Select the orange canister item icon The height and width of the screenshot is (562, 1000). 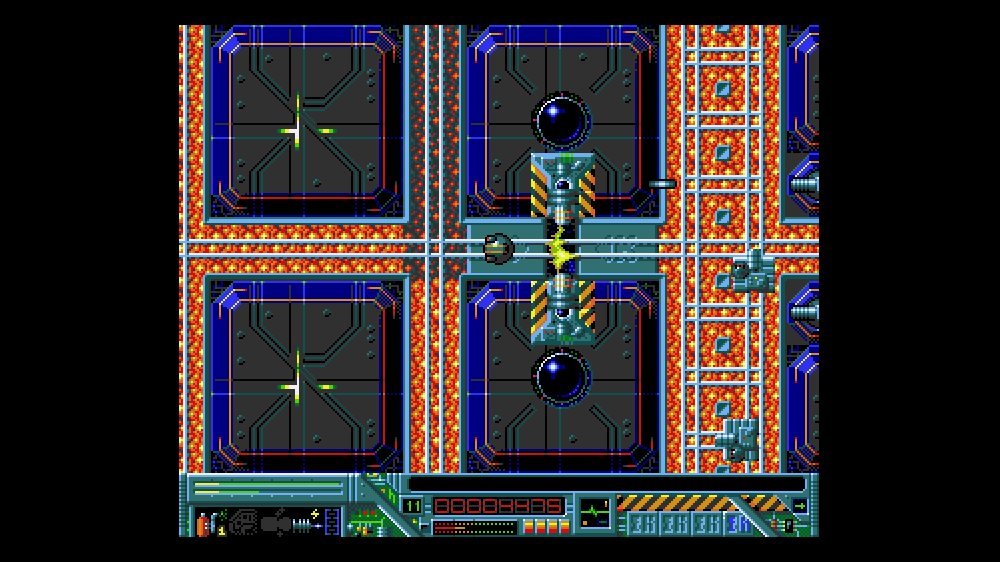201,522
